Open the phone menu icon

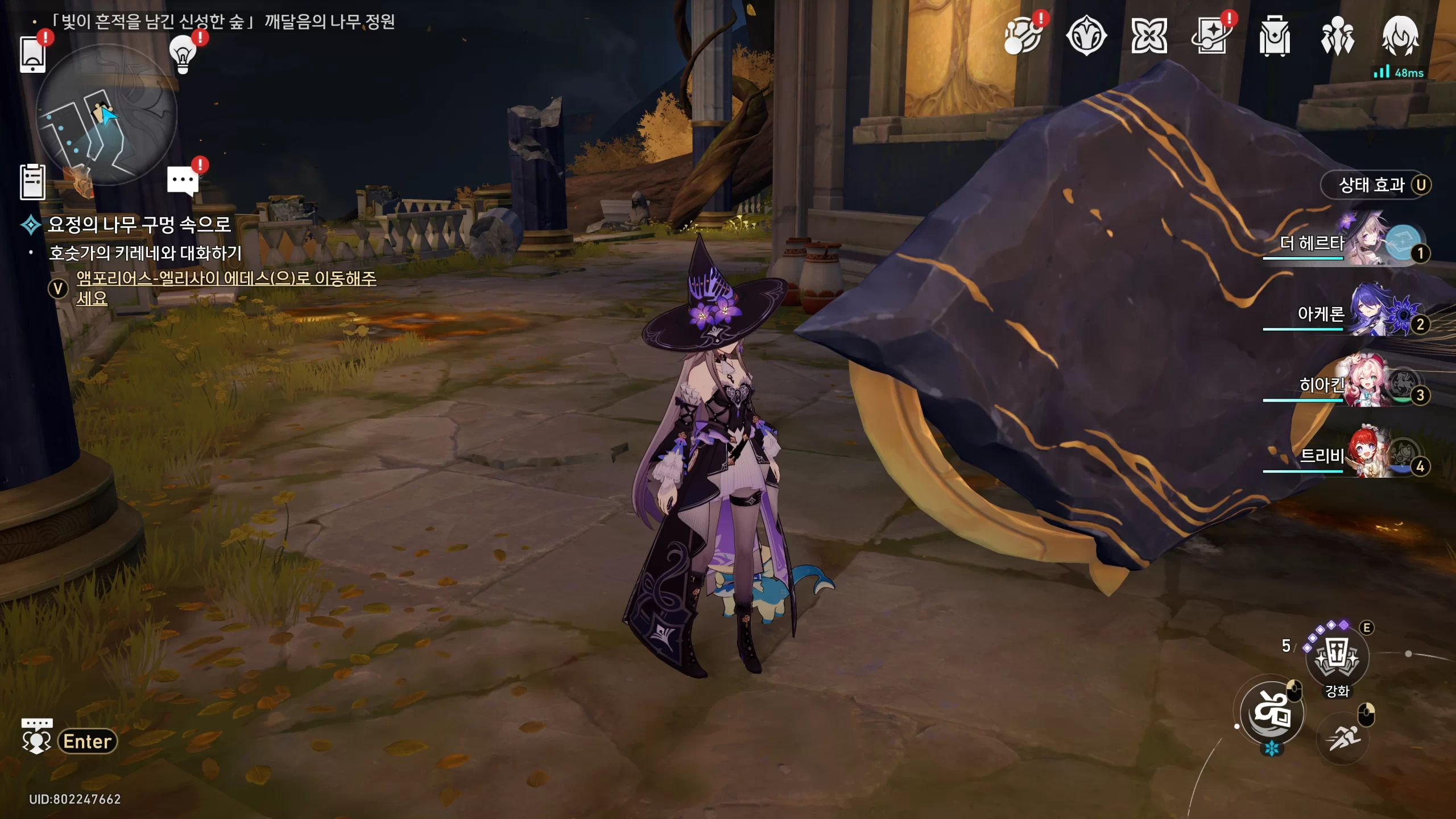pos(32,54)
